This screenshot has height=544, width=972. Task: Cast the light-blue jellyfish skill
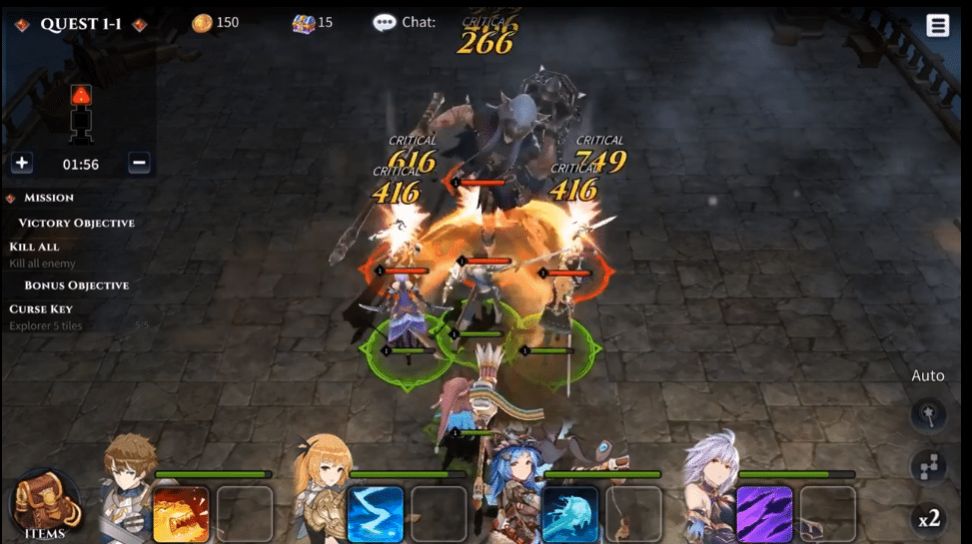[x=570, y=514]
